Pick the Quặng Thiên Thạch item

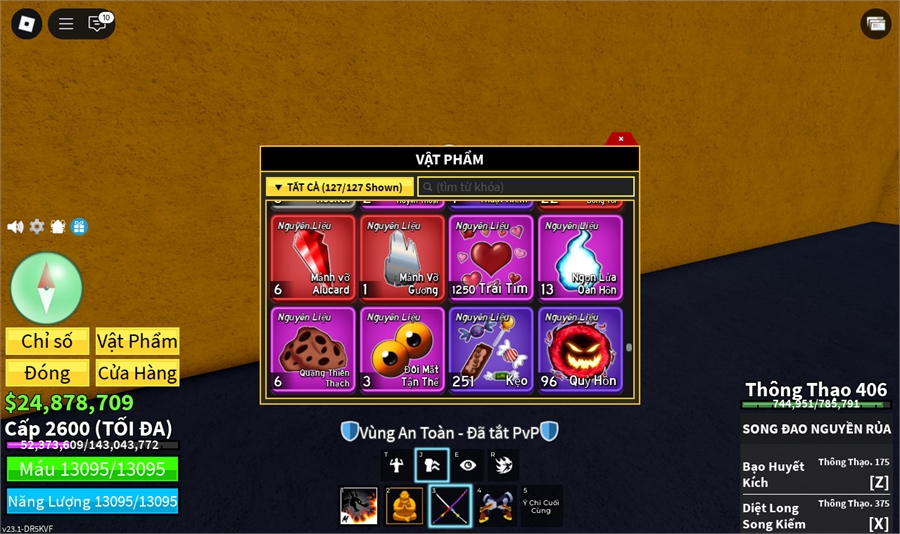313,349
